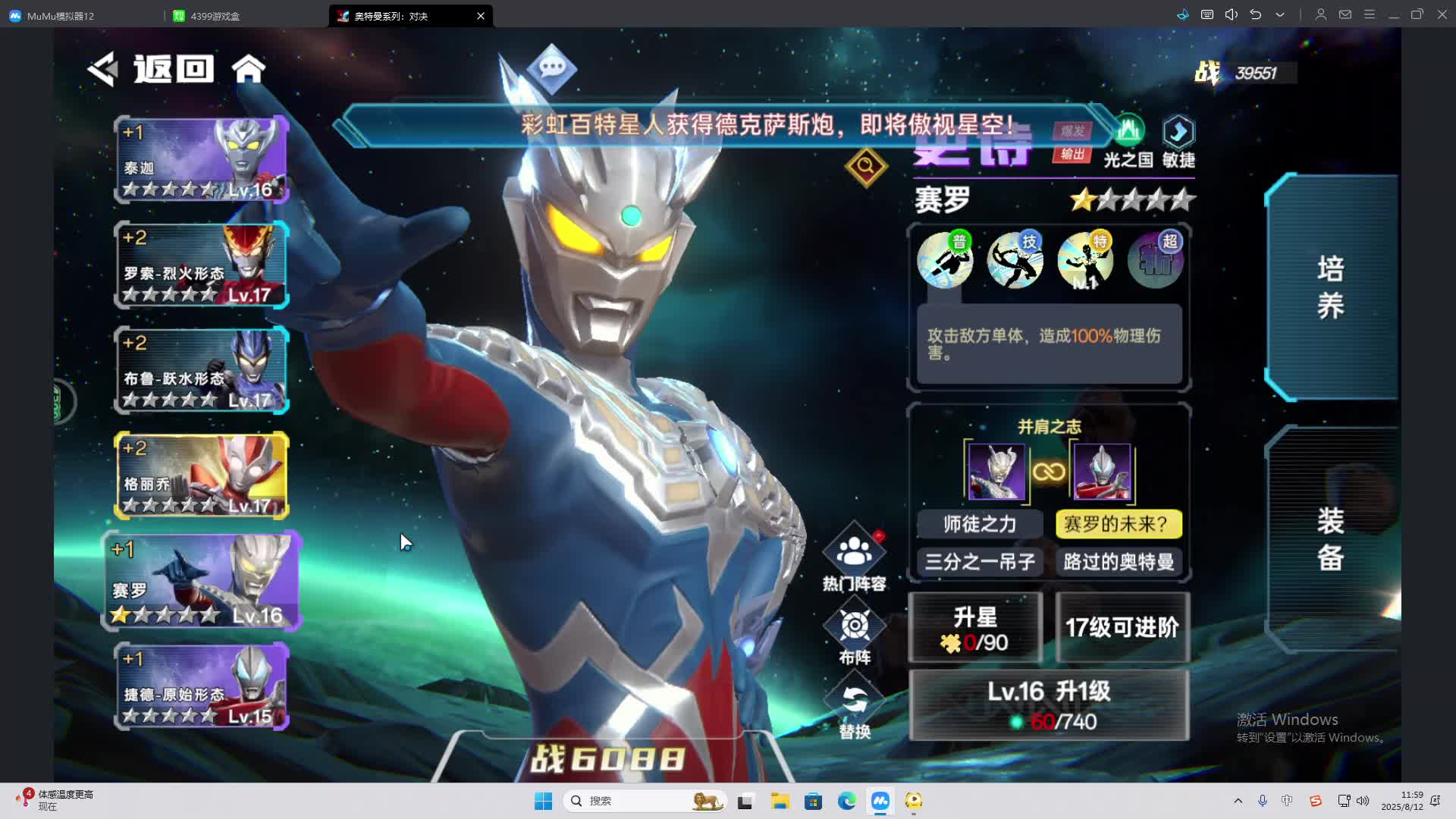Open 热门阵容 popular lineups
The image size is (1456, 819).
point(855,558)
